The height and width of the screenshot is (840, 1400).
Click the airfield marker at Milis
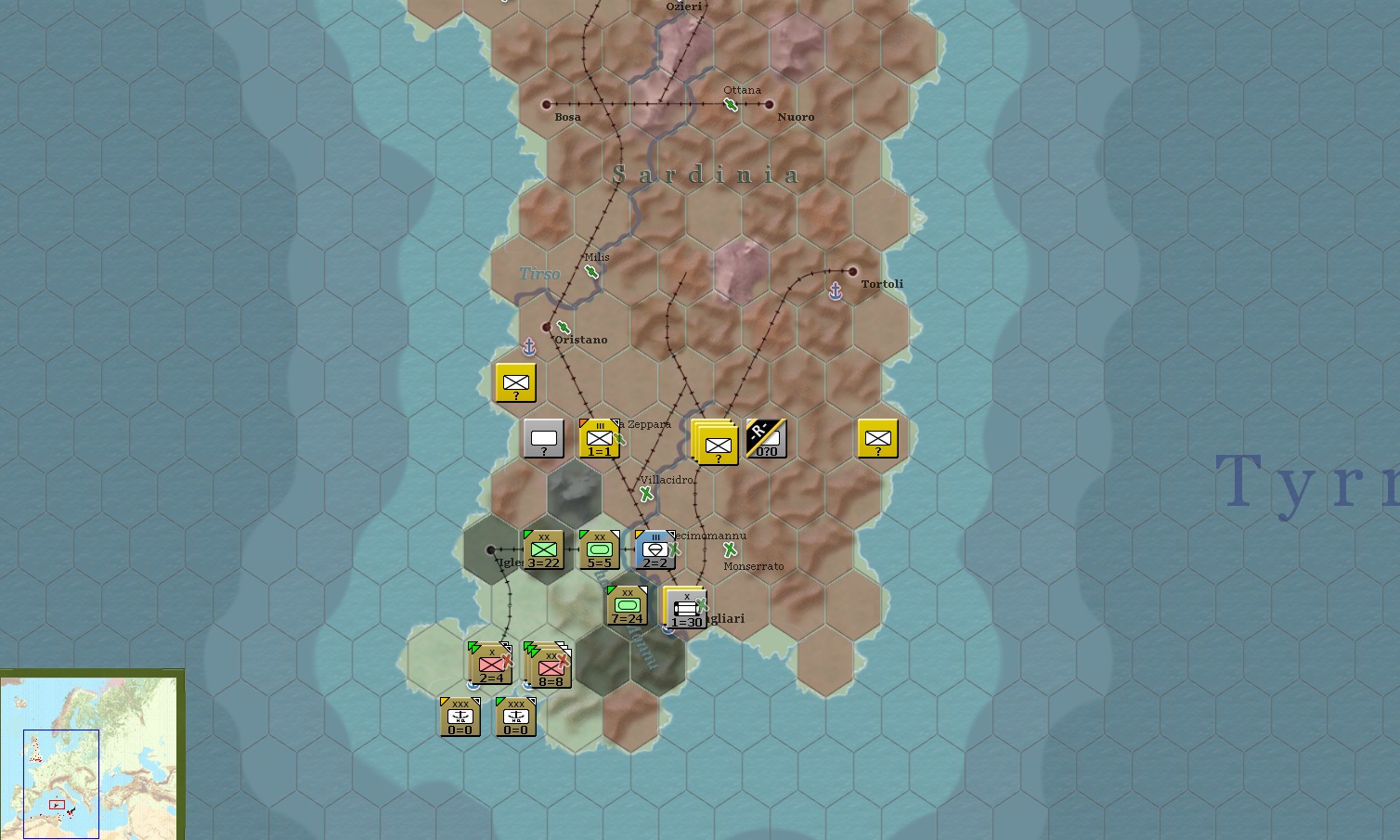[x=591, y=272]
